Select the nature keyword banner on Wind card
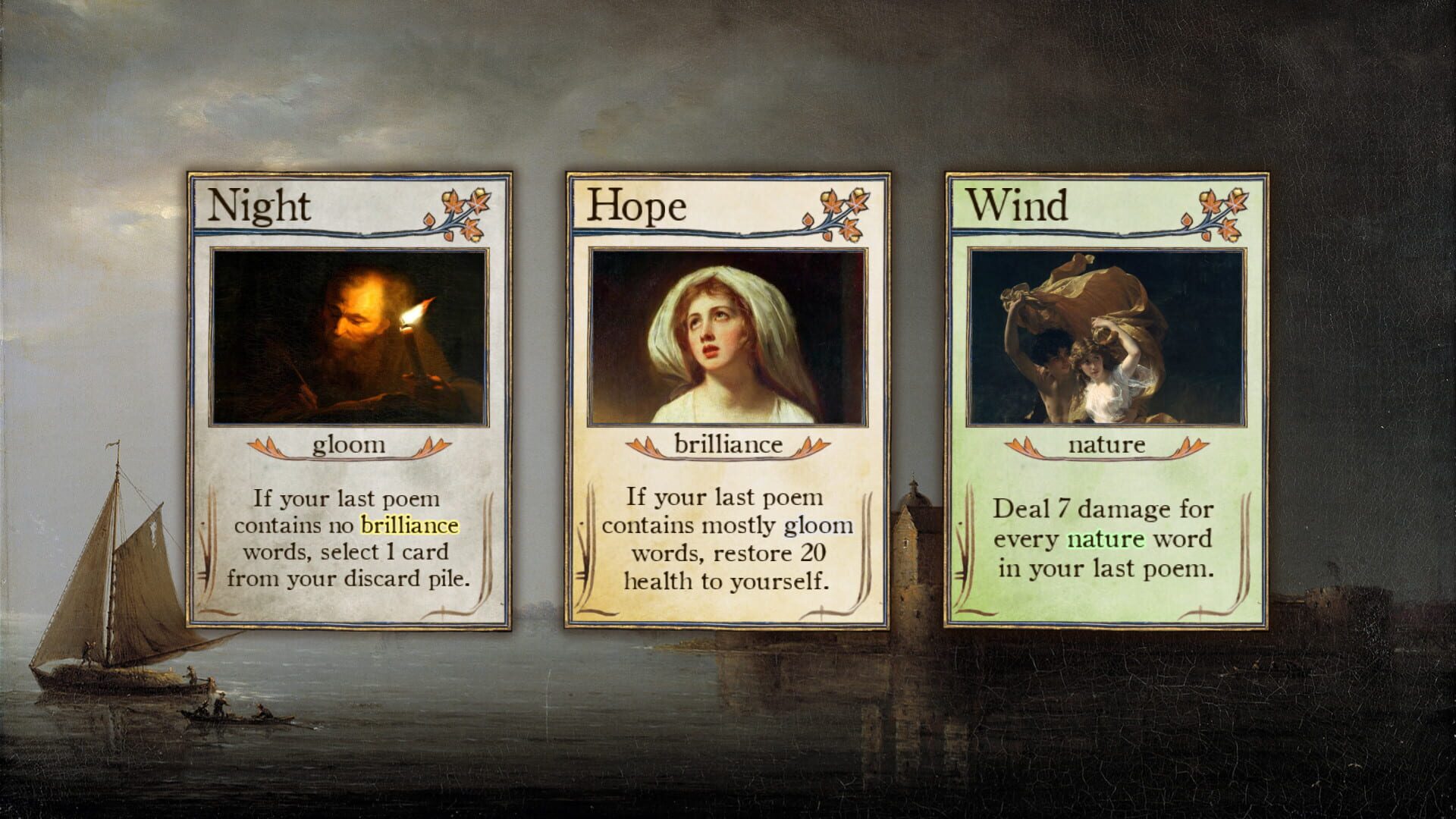 tap(1107, 446)
